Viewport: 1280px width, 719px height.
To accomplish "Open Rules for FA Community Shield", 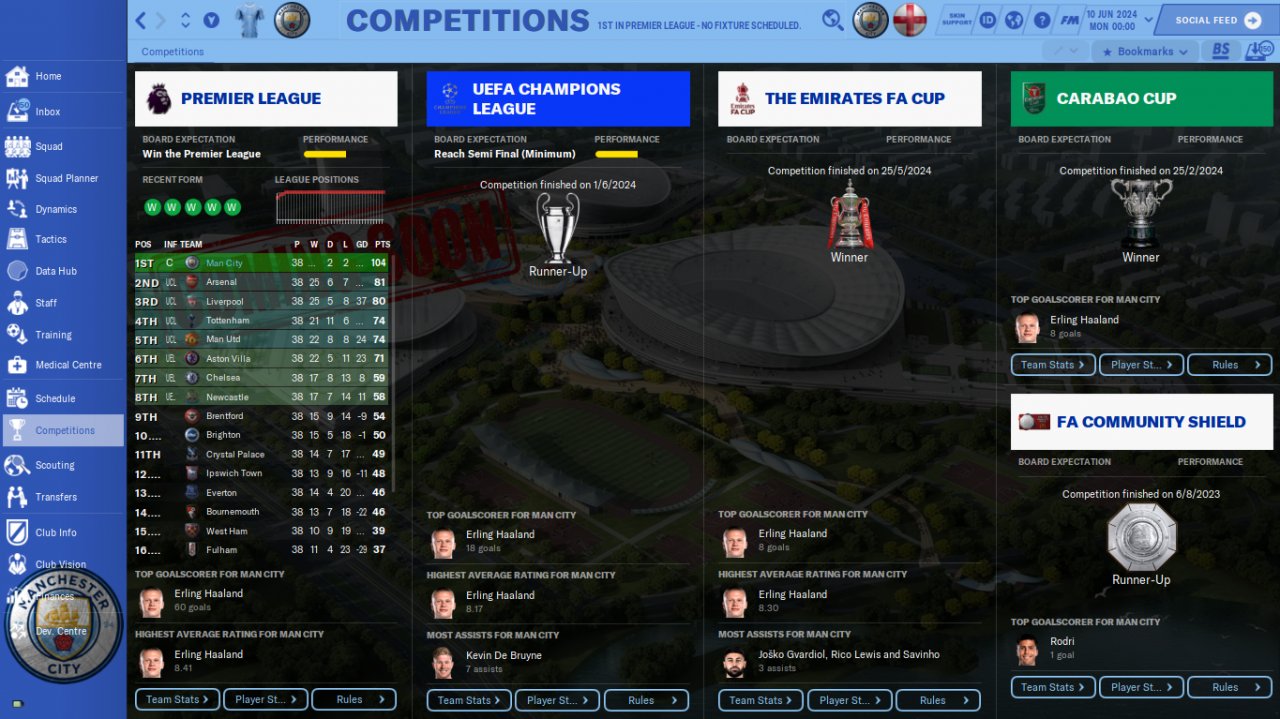I will [1229, 687].
